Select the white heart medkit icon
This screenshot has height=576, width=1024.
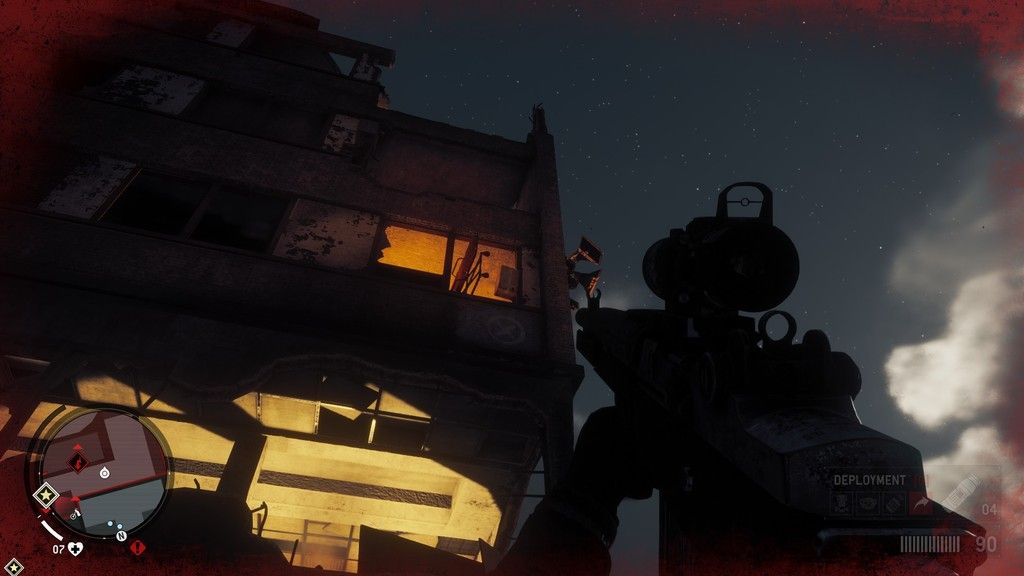coord(75,548)
